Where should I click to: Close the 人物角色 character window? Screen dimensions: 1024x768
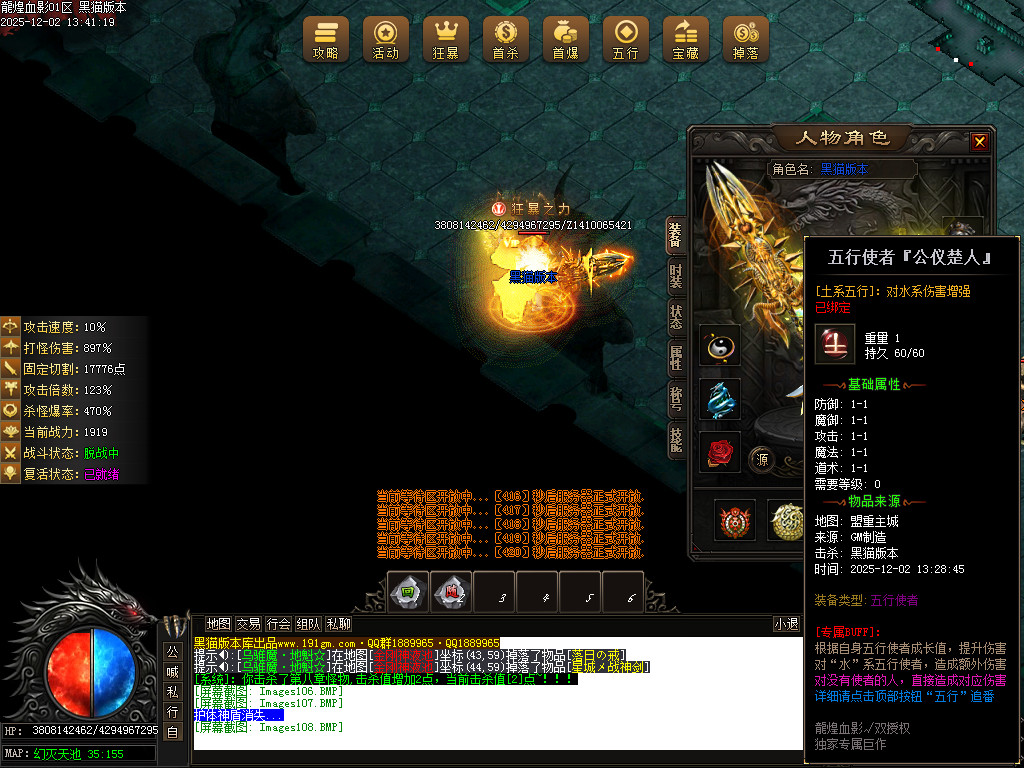[979, 142]
